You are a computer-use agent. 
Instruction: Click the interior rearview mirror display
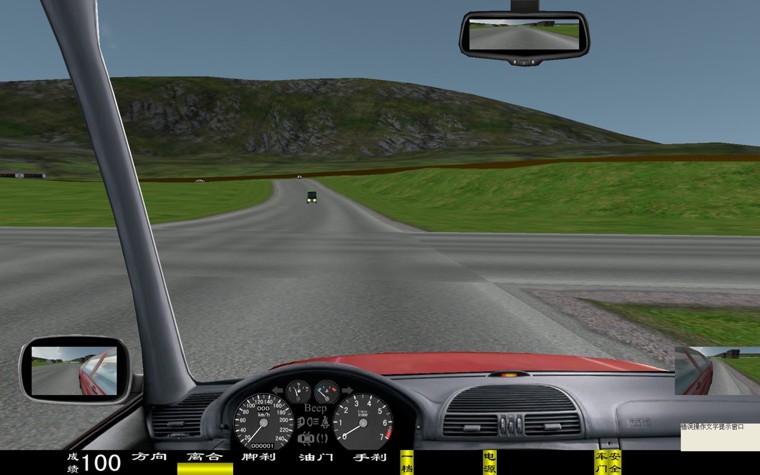(x=524, y=33)
